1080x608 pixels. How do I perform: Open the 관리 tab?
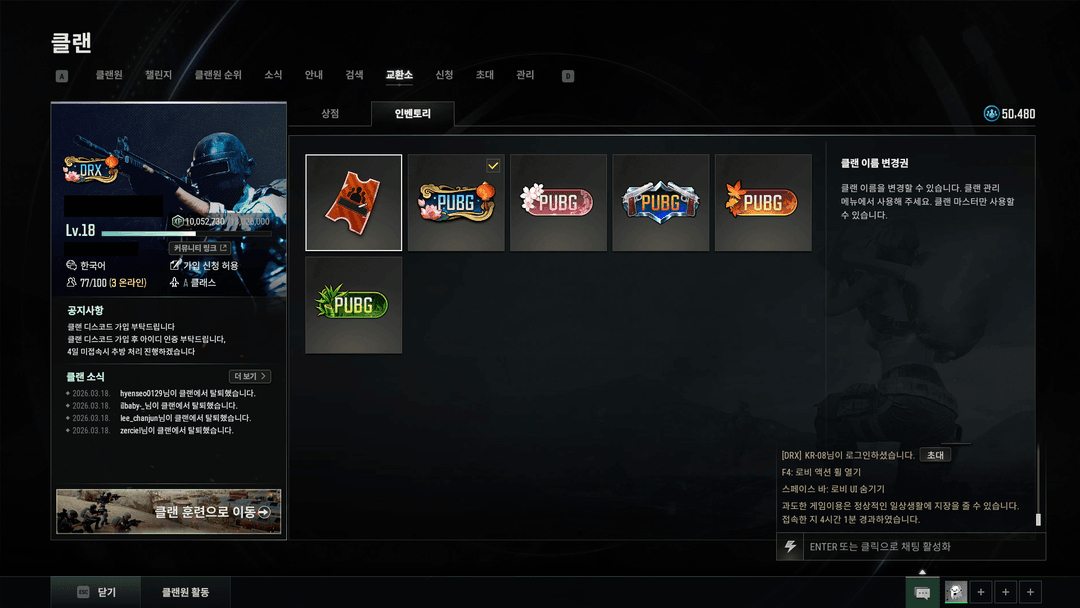click(x=525, y=75)
